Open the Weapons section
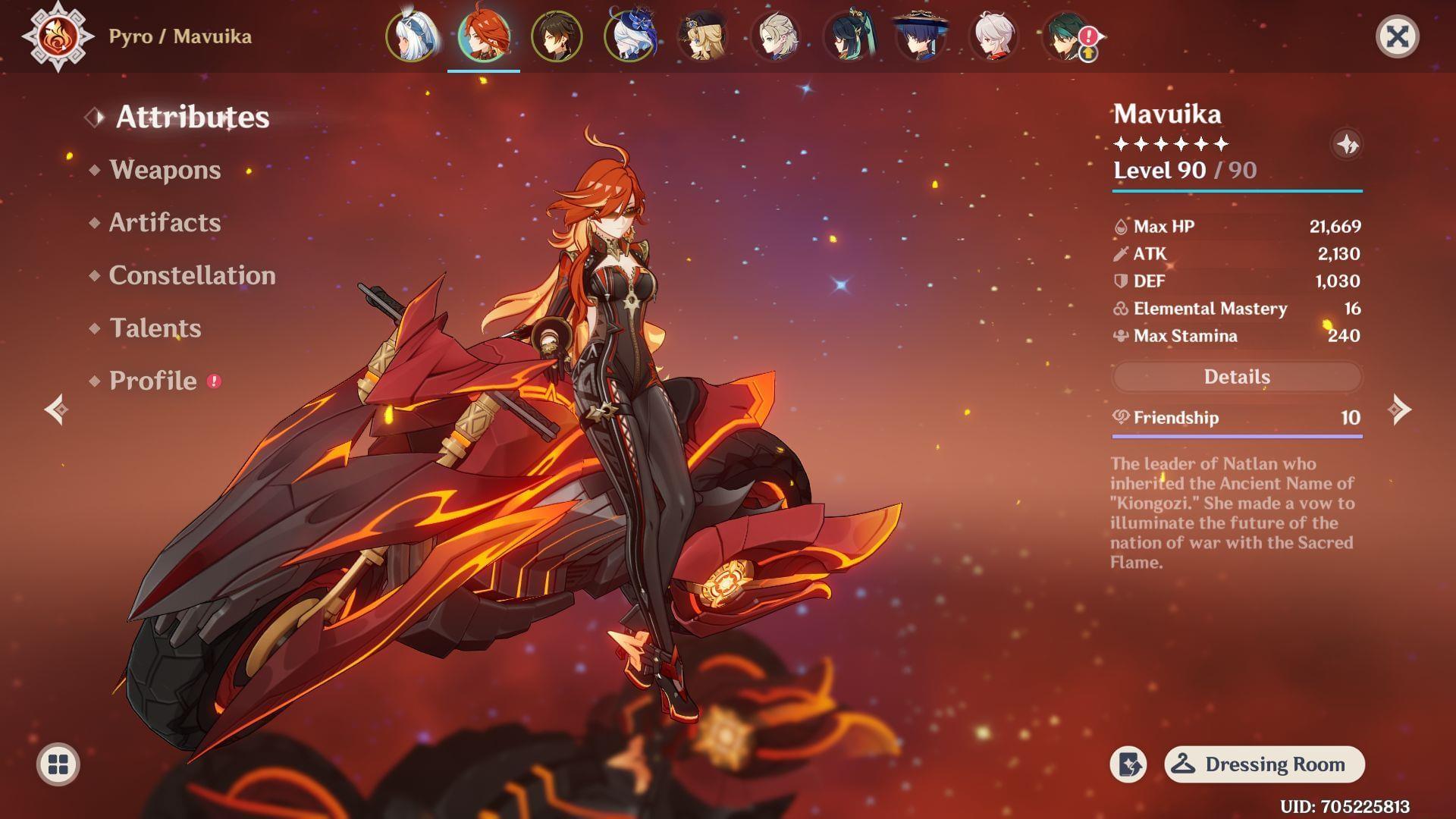The height and width of the screenshot is (819, 1456). click(165, 170)
